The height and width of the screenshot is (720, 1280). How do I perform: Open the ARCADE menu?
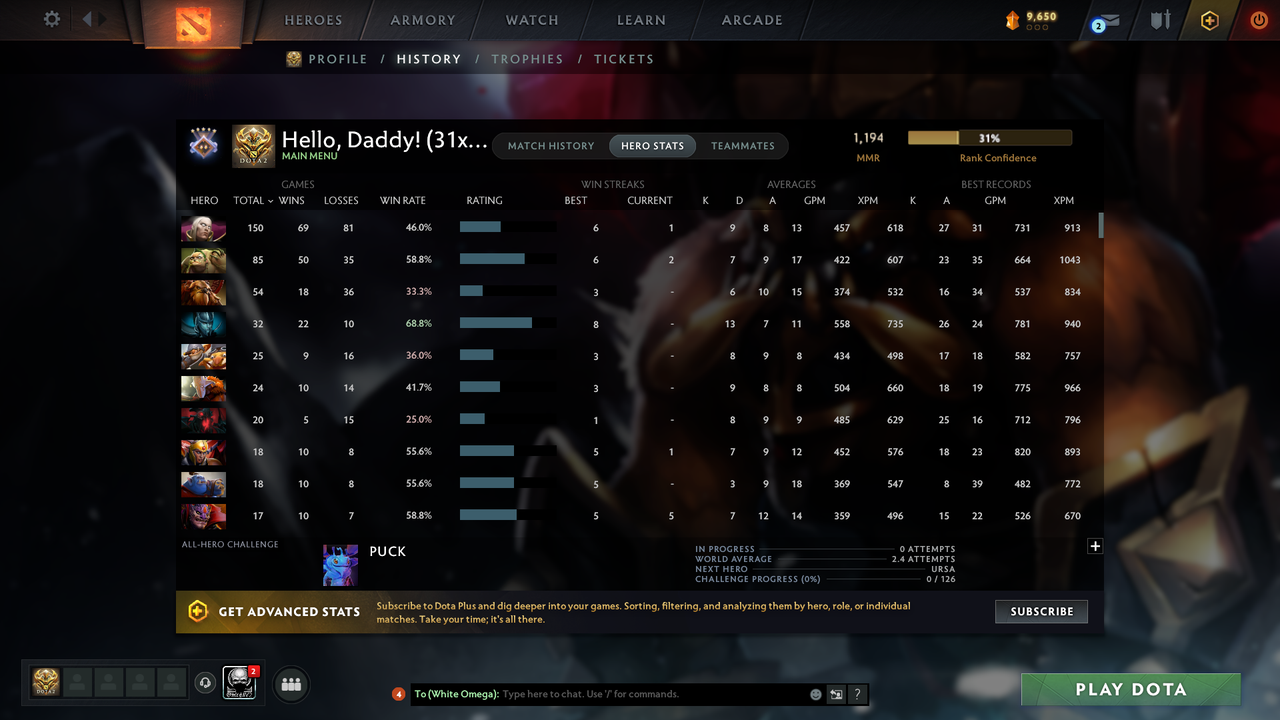751,19
